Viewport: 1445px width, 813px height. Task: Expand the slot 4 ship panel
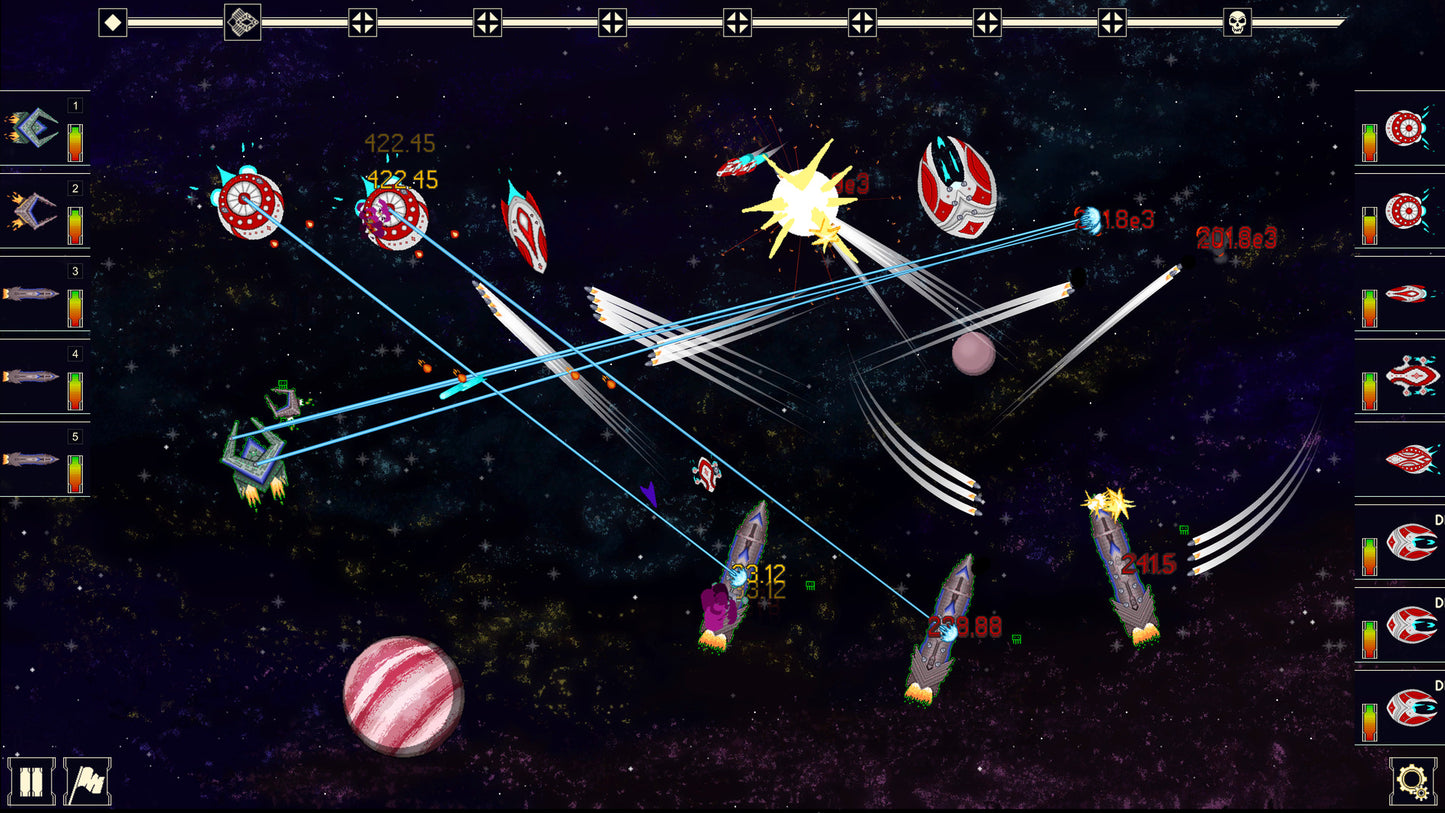(32, 377)
